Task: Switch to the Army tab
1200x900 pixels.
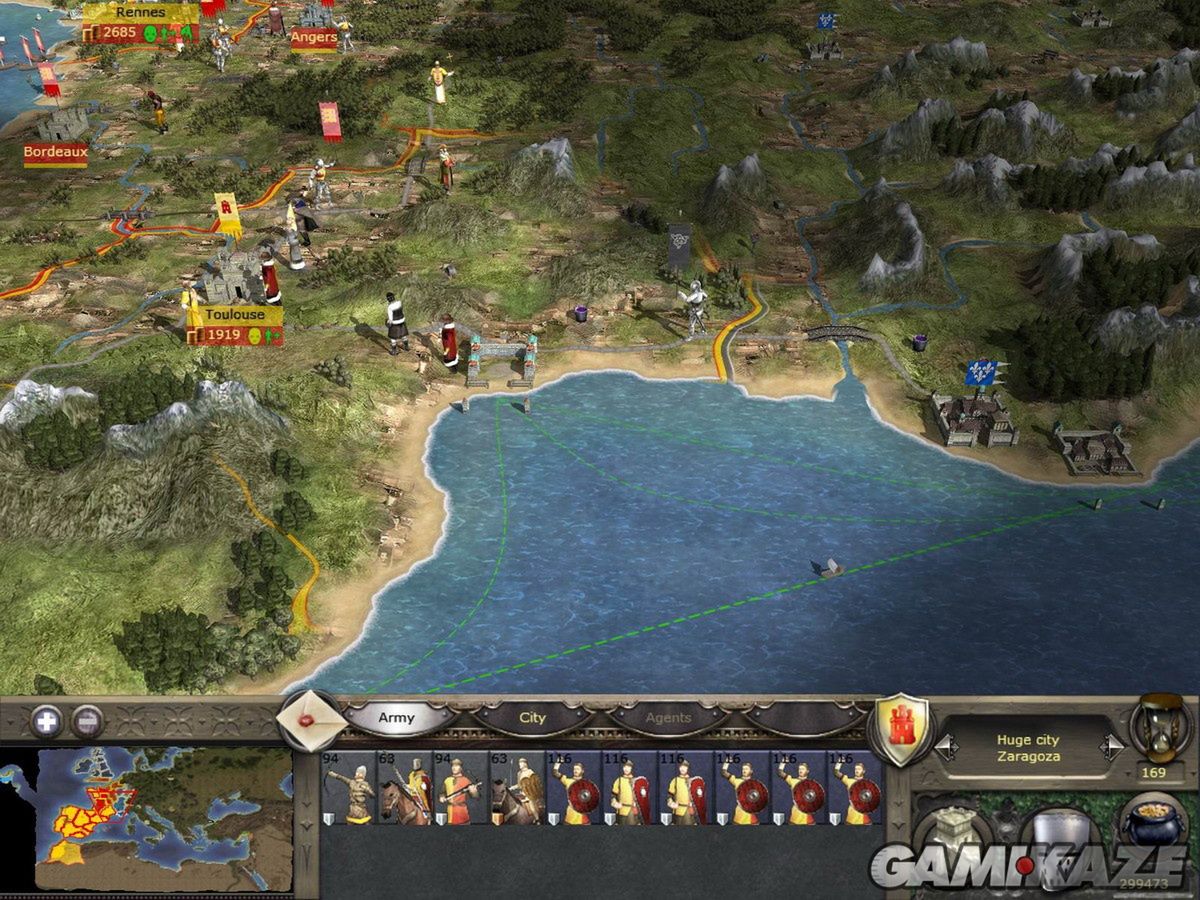Action: pos(397,718)
